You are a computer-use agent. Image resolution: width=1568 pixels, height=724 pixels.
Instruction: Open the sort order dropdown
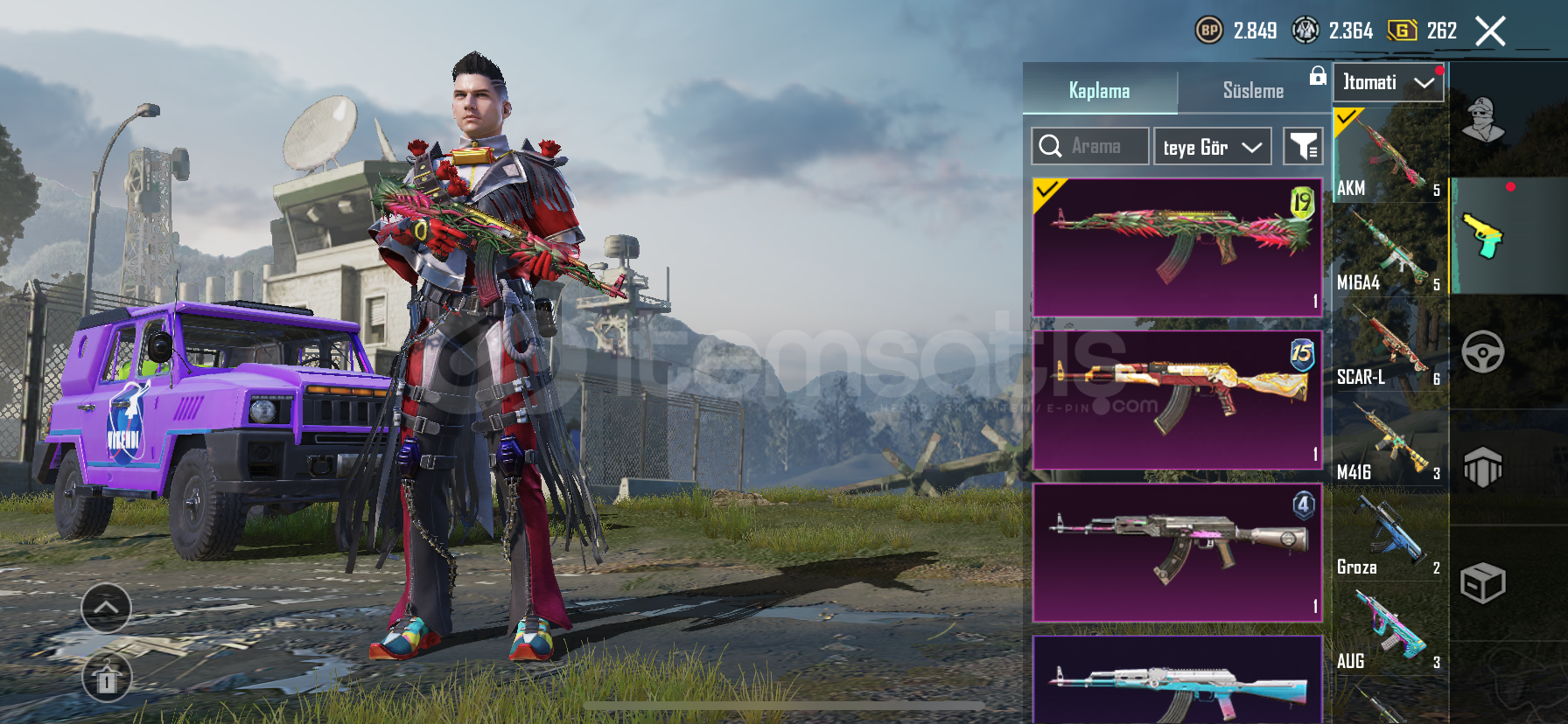(x=1212, y=147)
